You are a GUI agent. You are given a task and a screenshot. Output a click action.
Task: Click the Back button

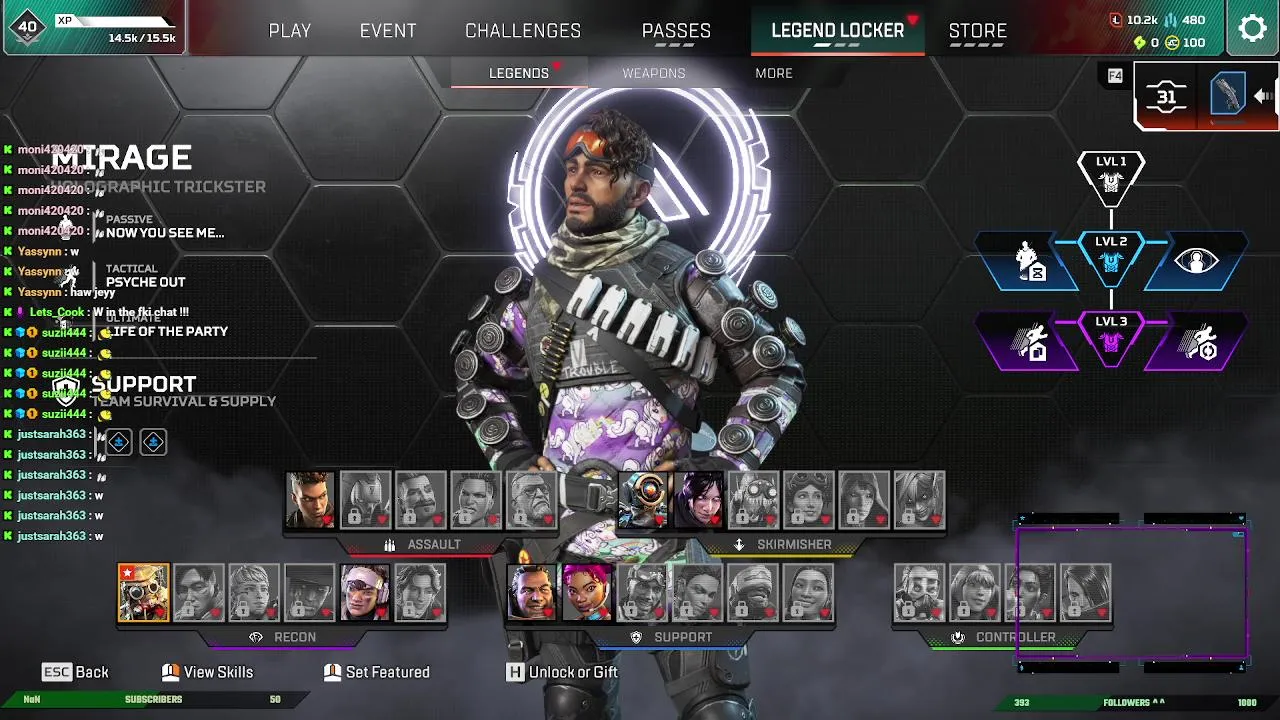(76, 672)
